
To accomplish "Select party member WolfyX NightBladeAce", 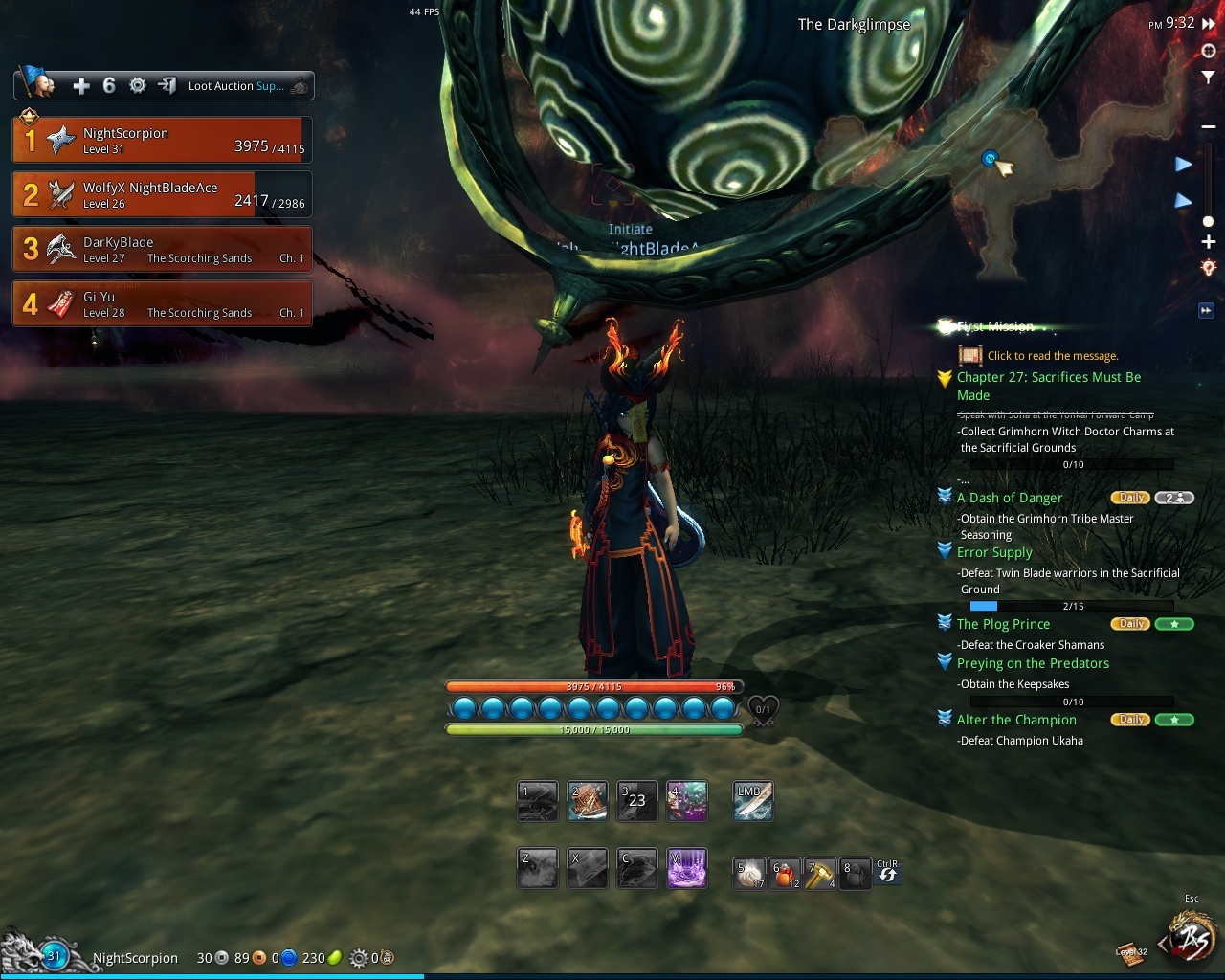I will [161, 194].
